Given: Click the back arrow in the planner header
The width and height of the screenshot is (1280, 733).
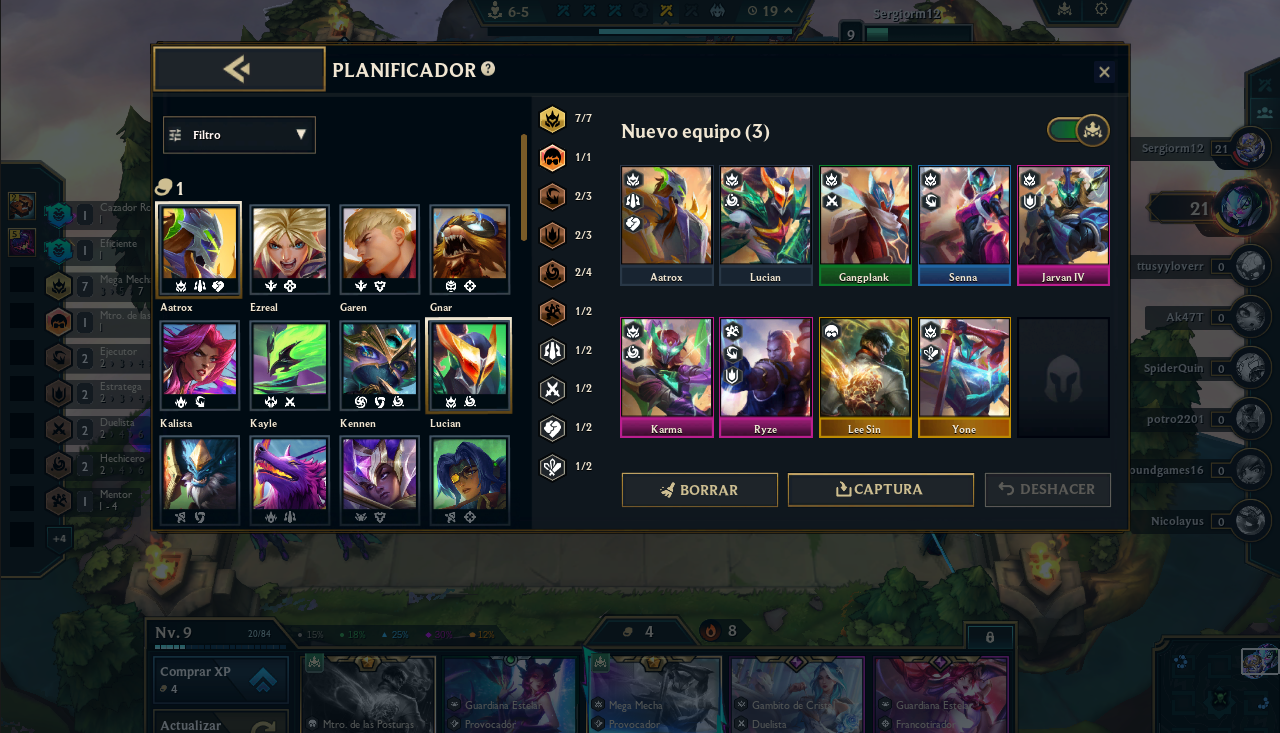Looking at the screenshot, I should 239,68.
